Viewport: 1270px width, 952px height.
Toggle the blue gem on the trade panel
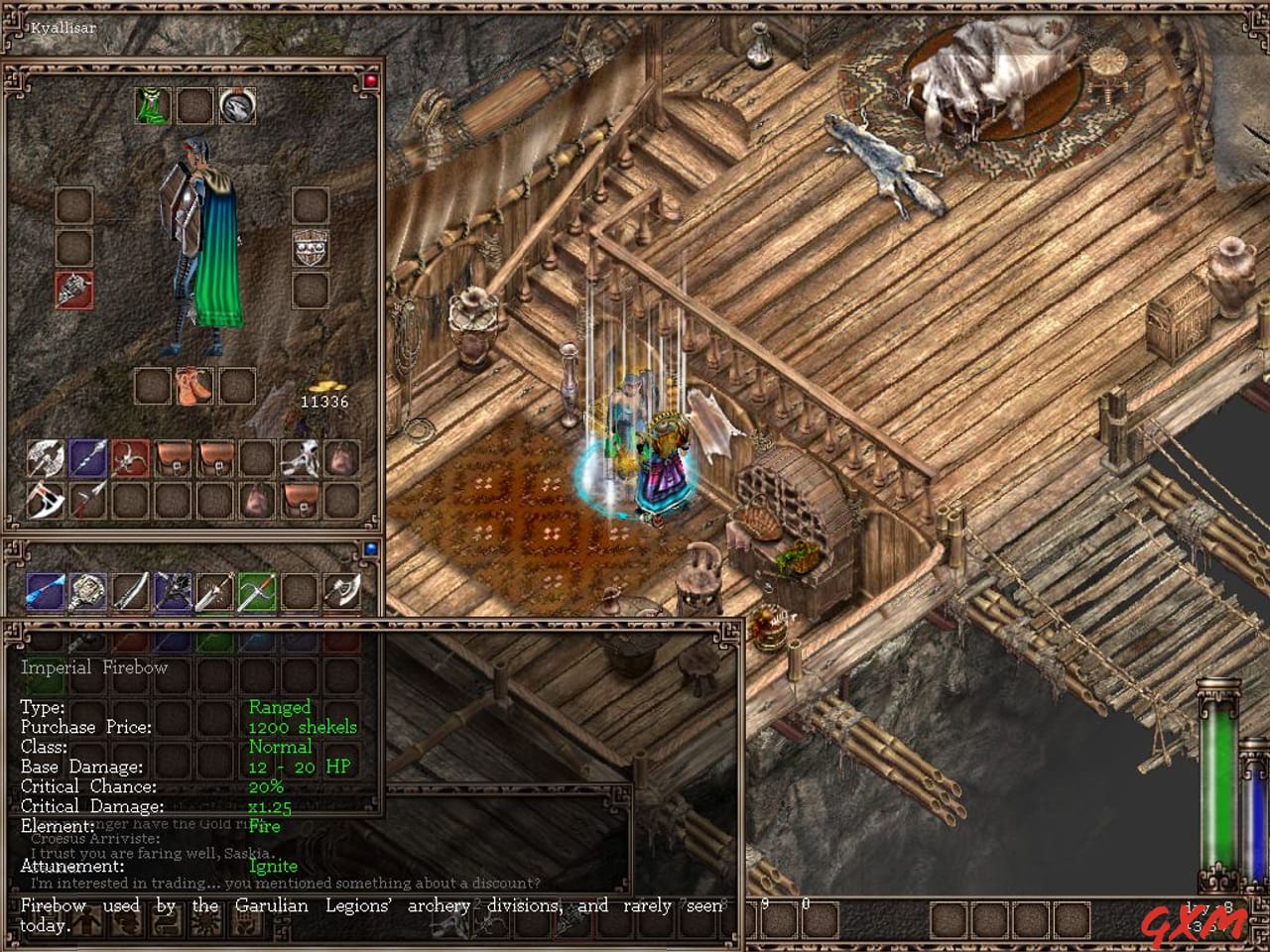[x=369, y=548]
